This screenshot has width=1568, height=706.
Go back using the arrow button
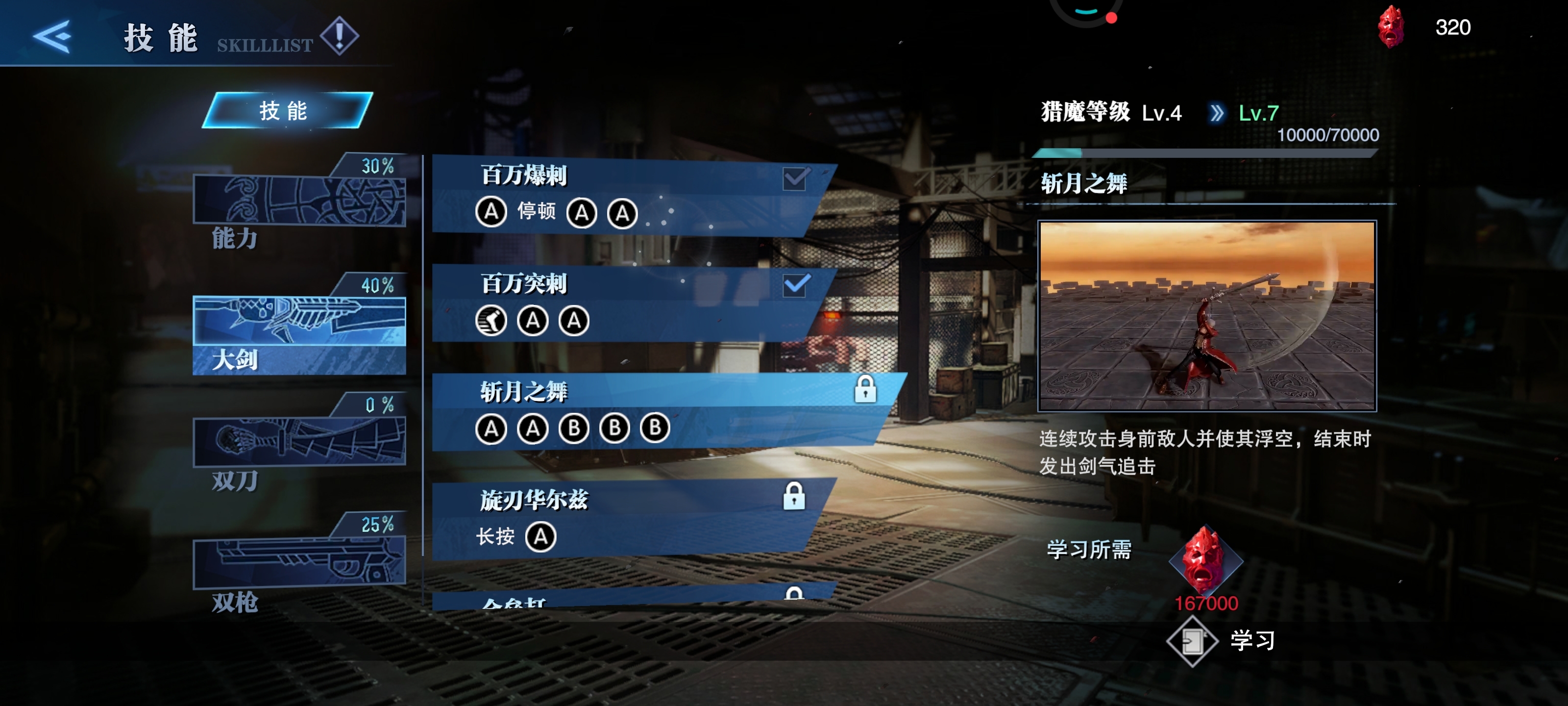(52, 37)
